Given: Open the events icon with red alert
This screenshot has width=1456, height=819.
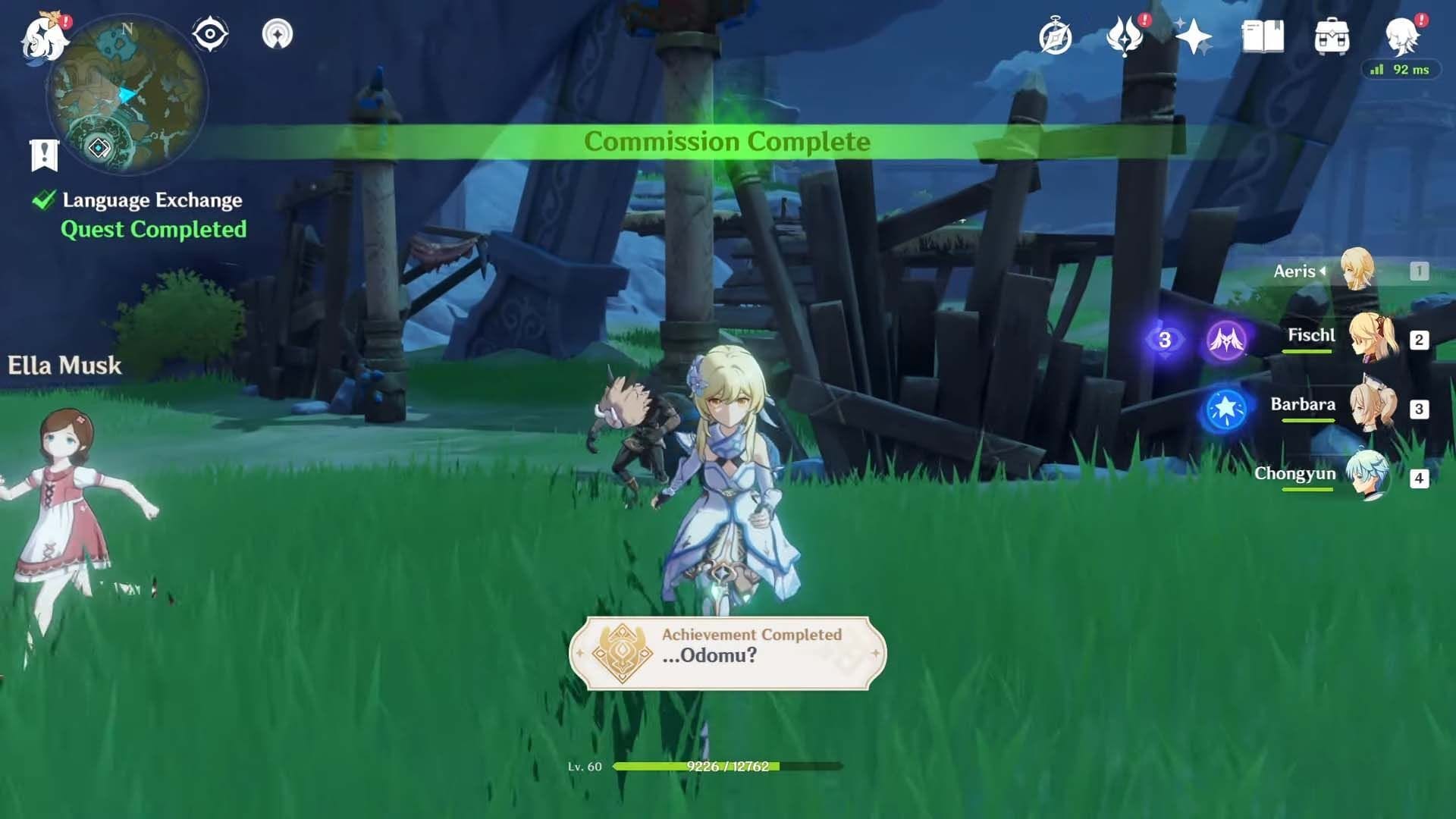Looking at the screenshot, I should point(1125,36).
